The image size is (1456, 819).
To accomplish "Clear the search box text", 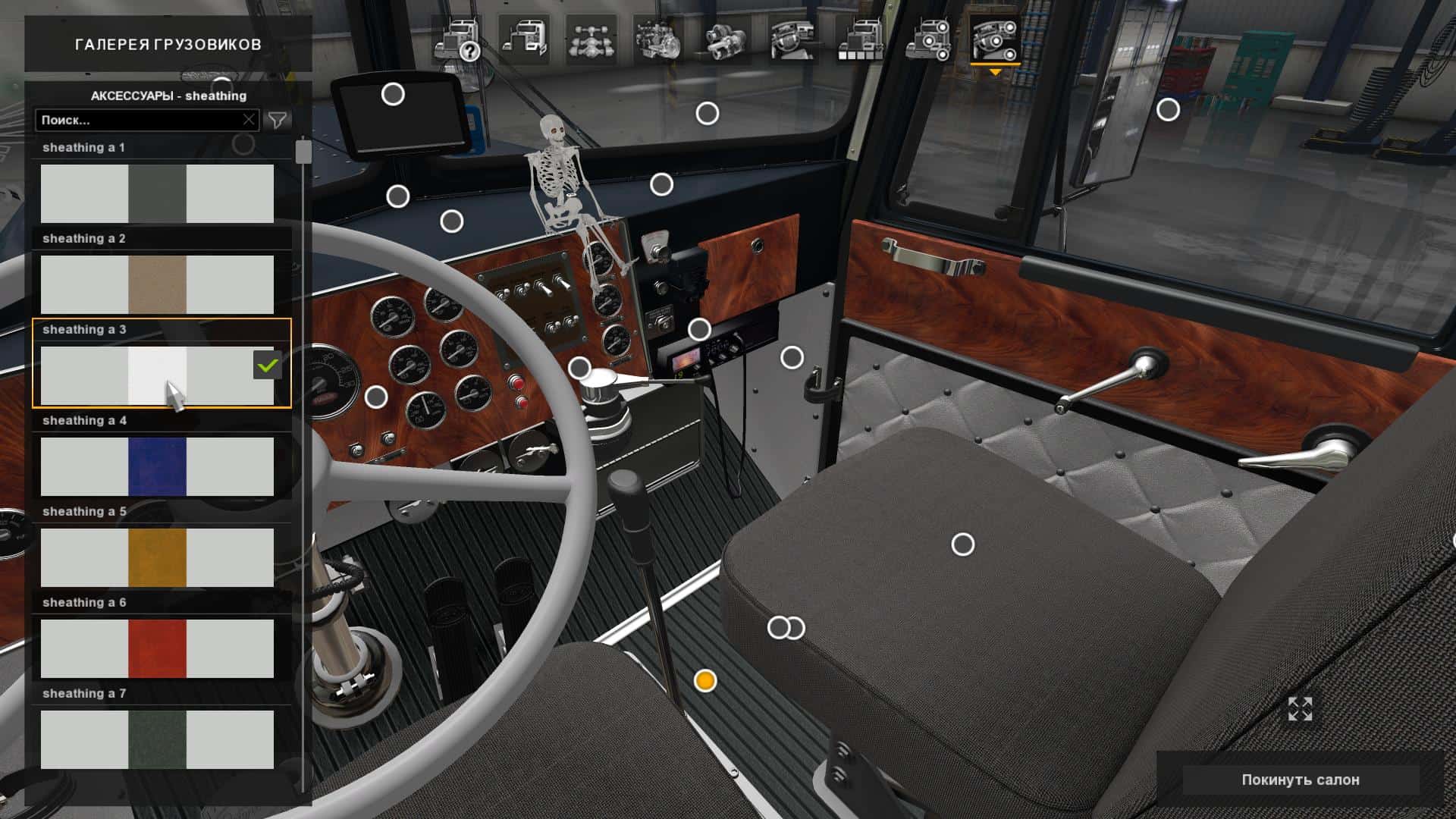I will [249, 120].
